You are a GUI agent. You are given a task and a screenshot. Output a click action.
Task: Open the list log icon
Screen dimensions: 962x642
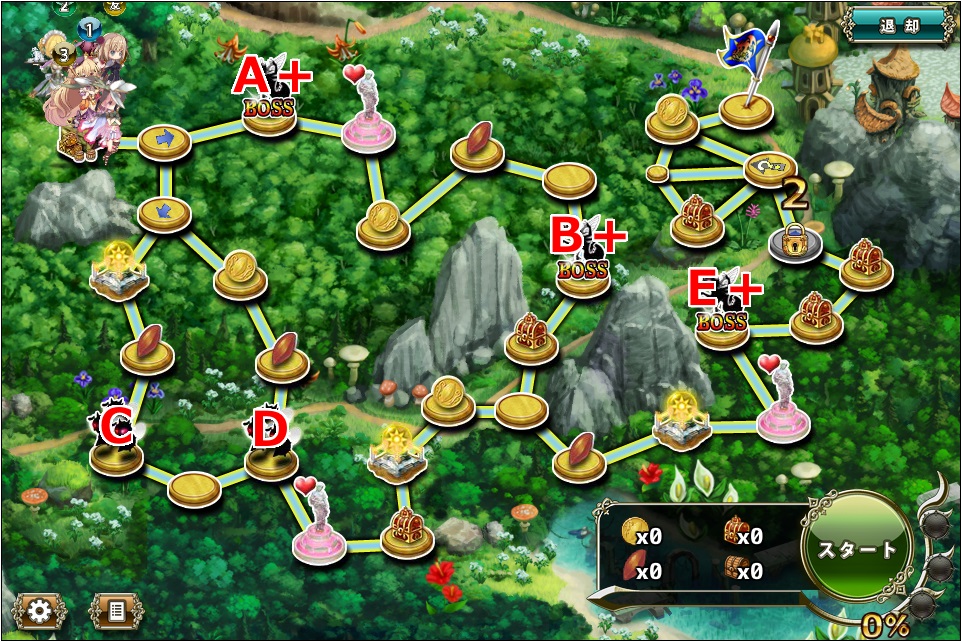point(116,610)
